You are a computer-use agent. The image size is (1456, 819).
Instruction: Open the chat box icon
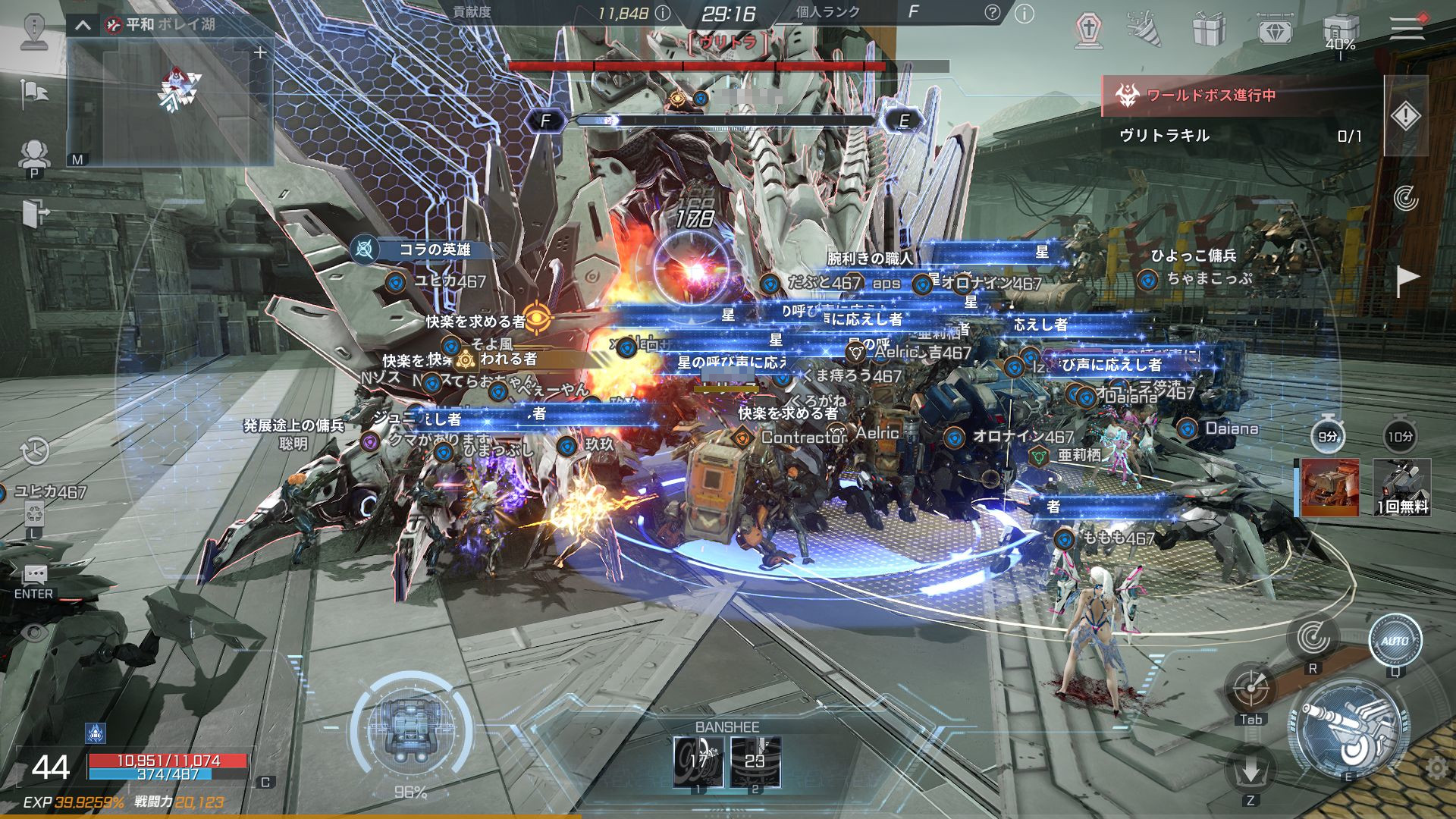tap(35, 574)
